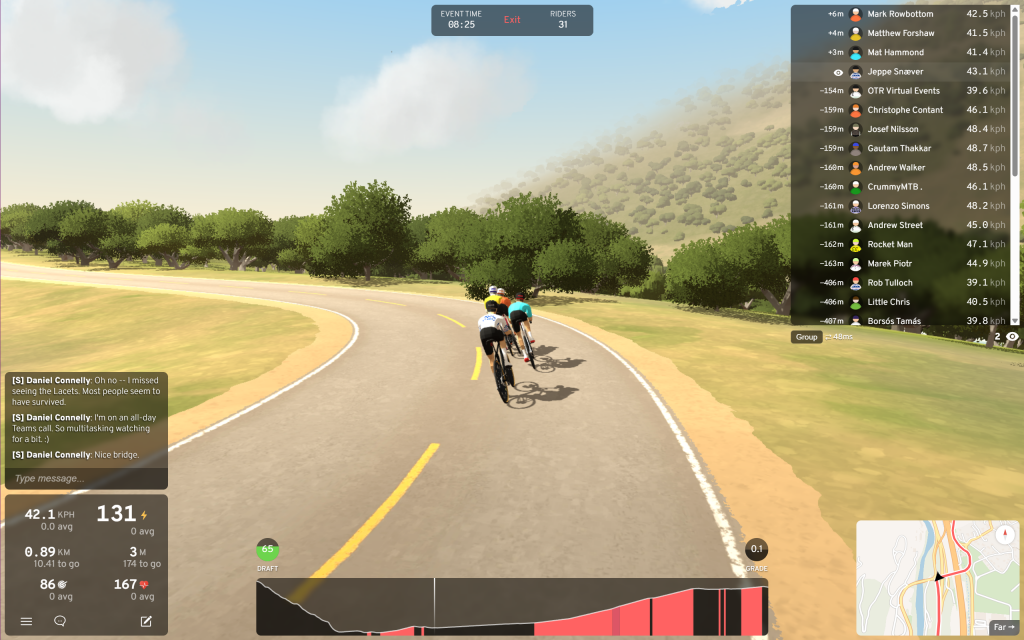Exit the event with the red Exit button
1024x640 pixels.
[x=512, y=20]
